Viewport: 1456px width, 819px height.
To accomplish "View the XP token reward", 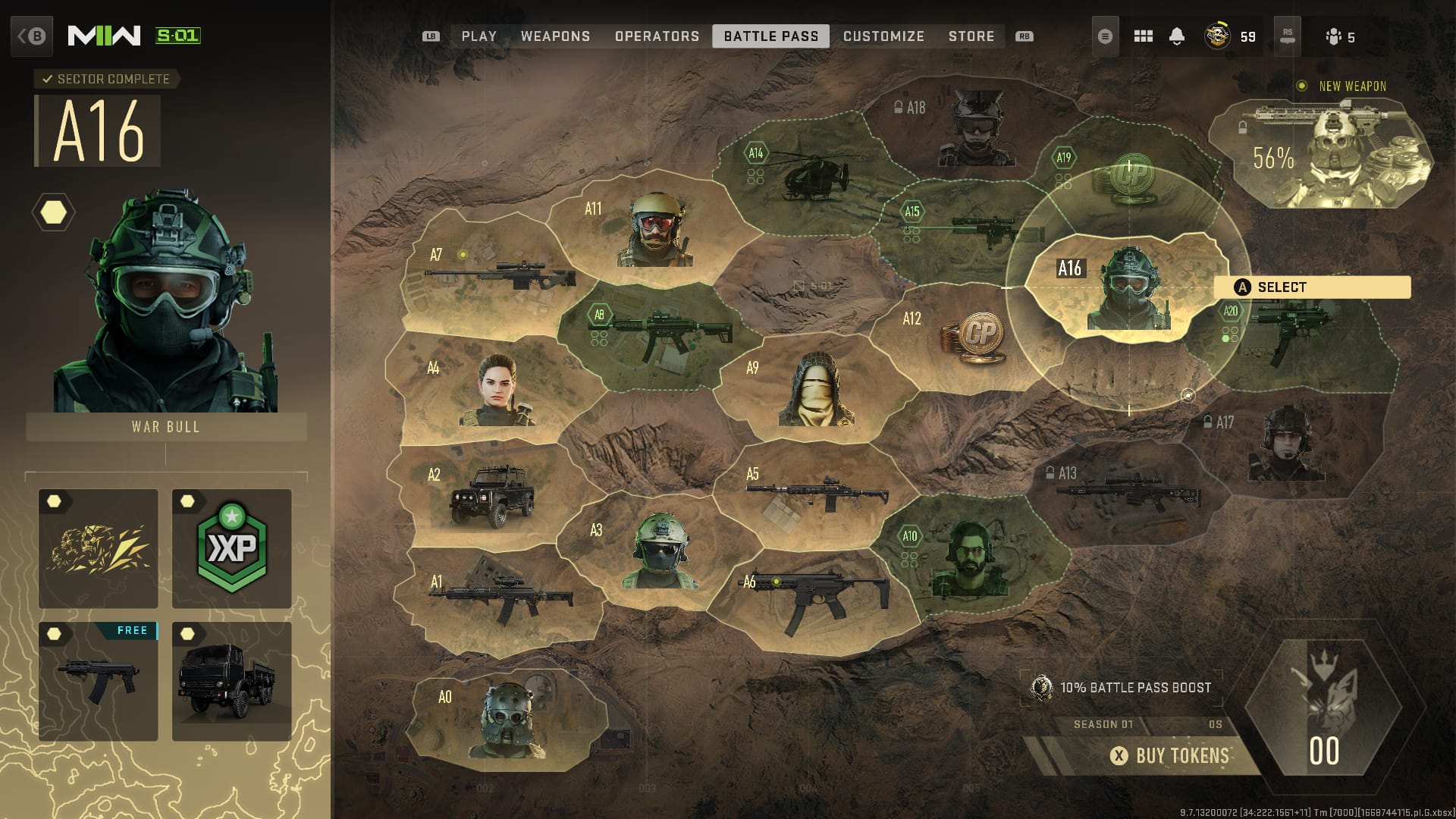I will point(232,548).
